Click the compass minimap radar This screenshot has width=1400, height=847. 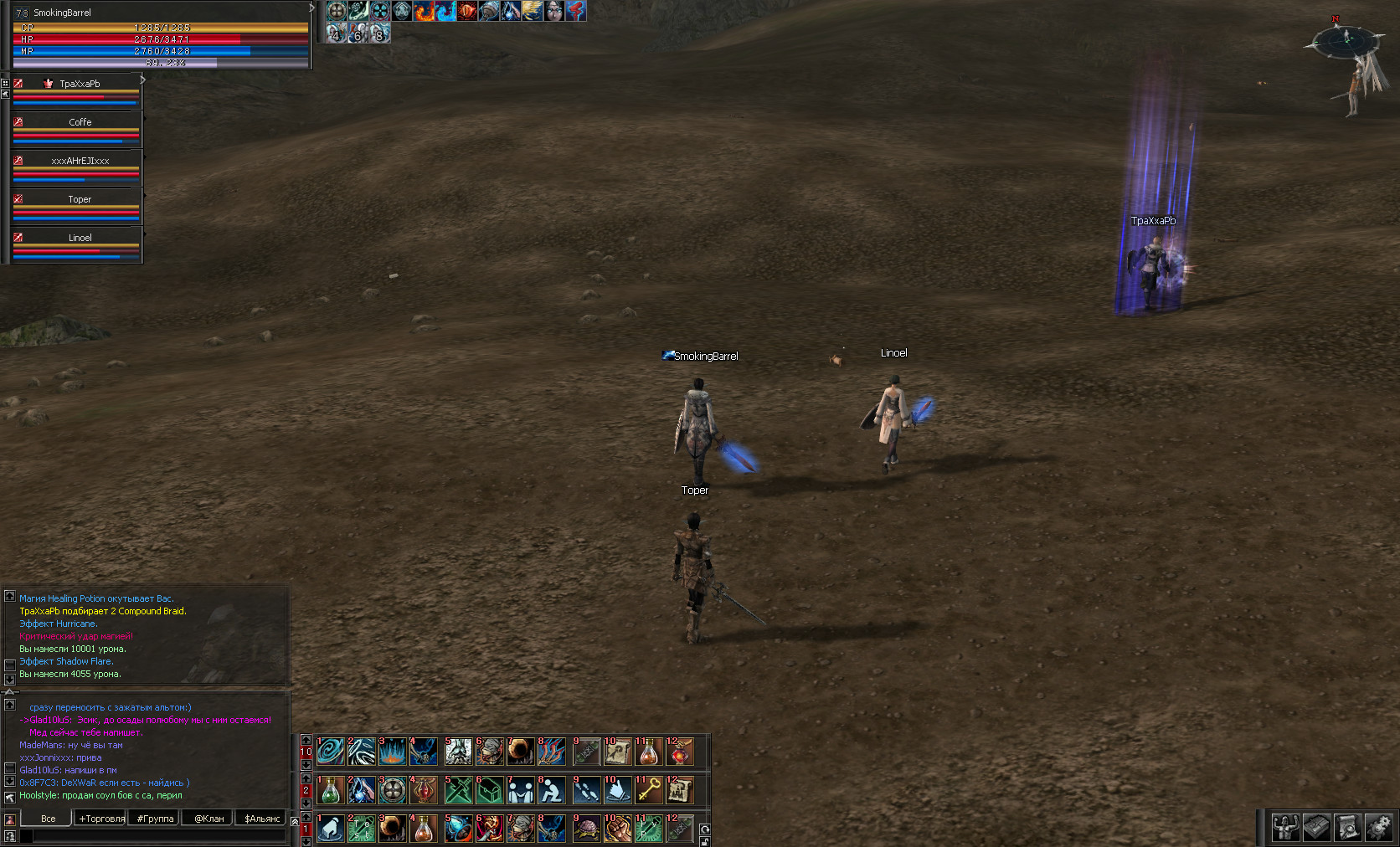click(x=1346, y=39)
